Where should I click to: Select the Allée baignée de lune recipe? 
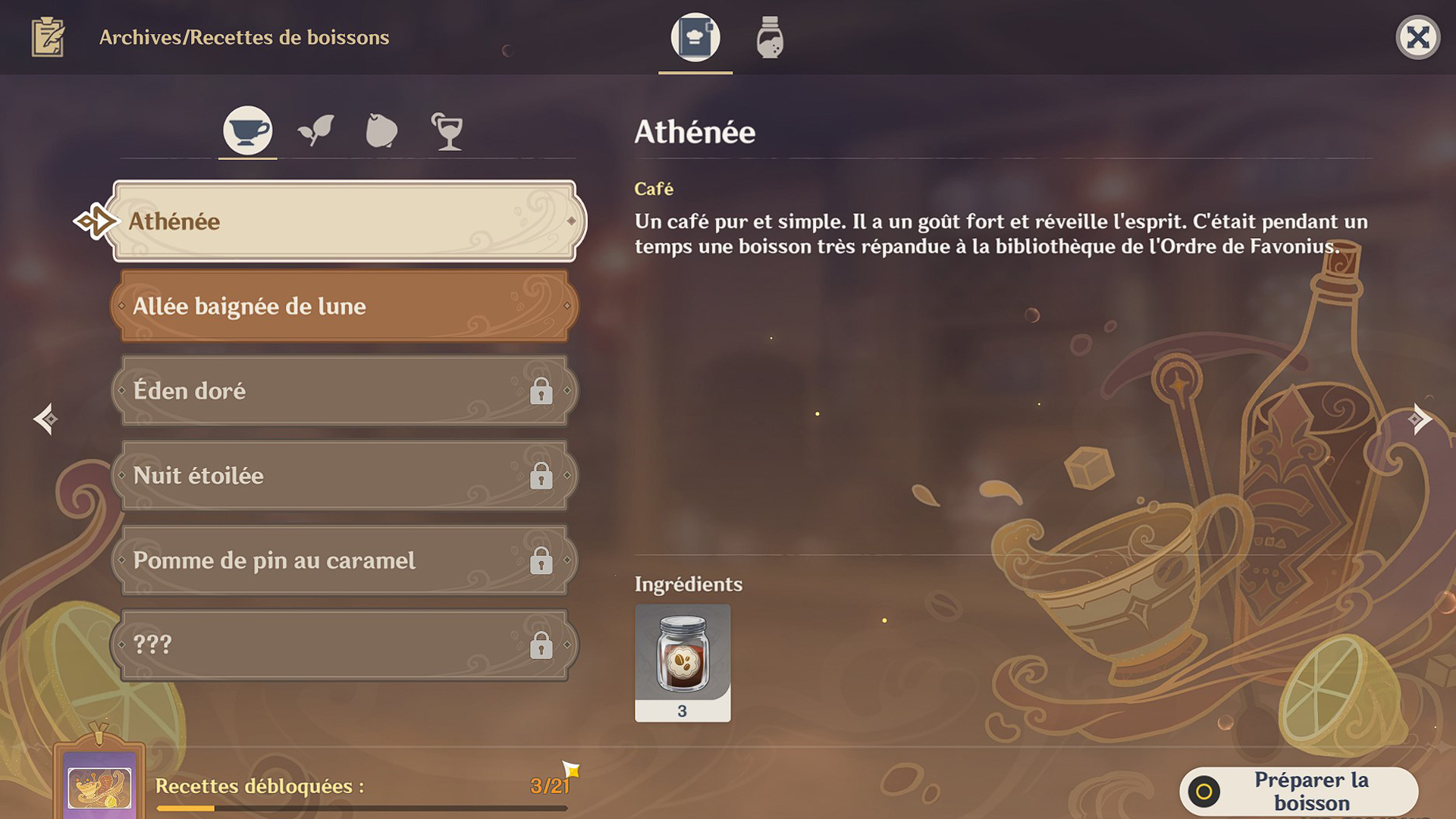click(341, 306)
